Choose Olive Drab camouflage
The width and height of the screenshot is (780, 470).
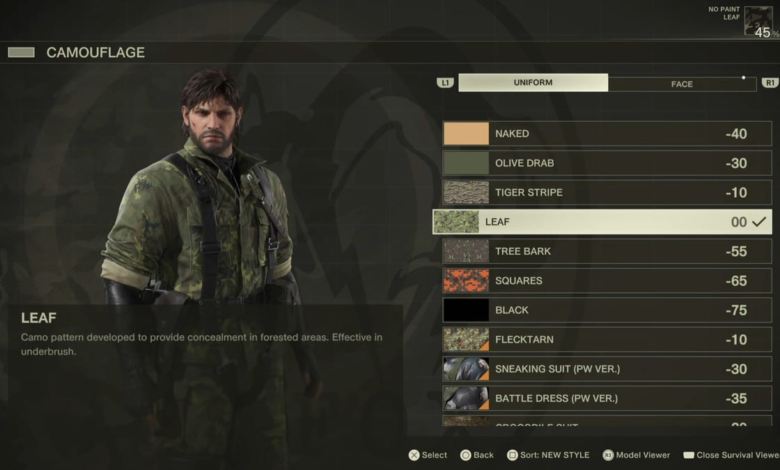click(x=607, y=163)
